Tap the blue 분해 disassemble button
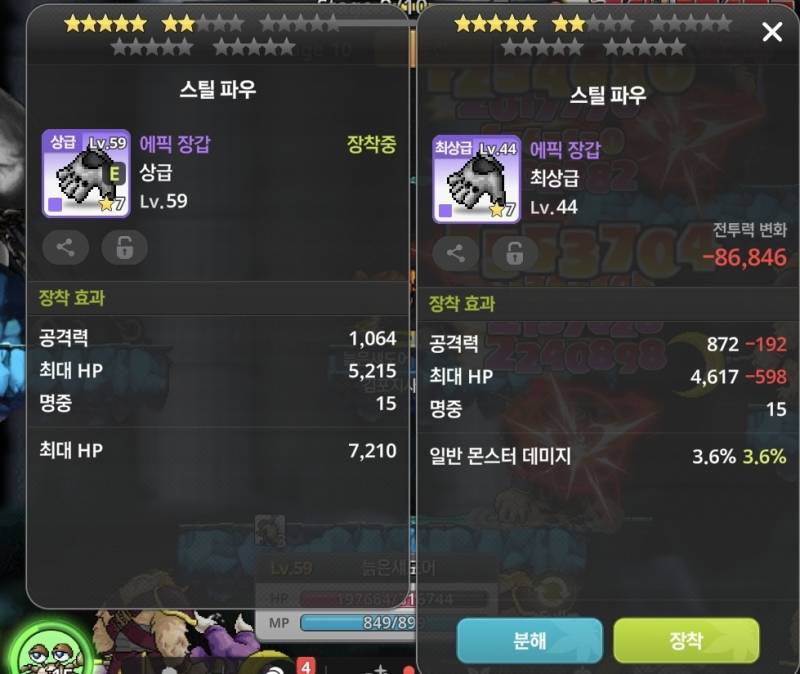The image size is (800, 674). pos(529,640)
